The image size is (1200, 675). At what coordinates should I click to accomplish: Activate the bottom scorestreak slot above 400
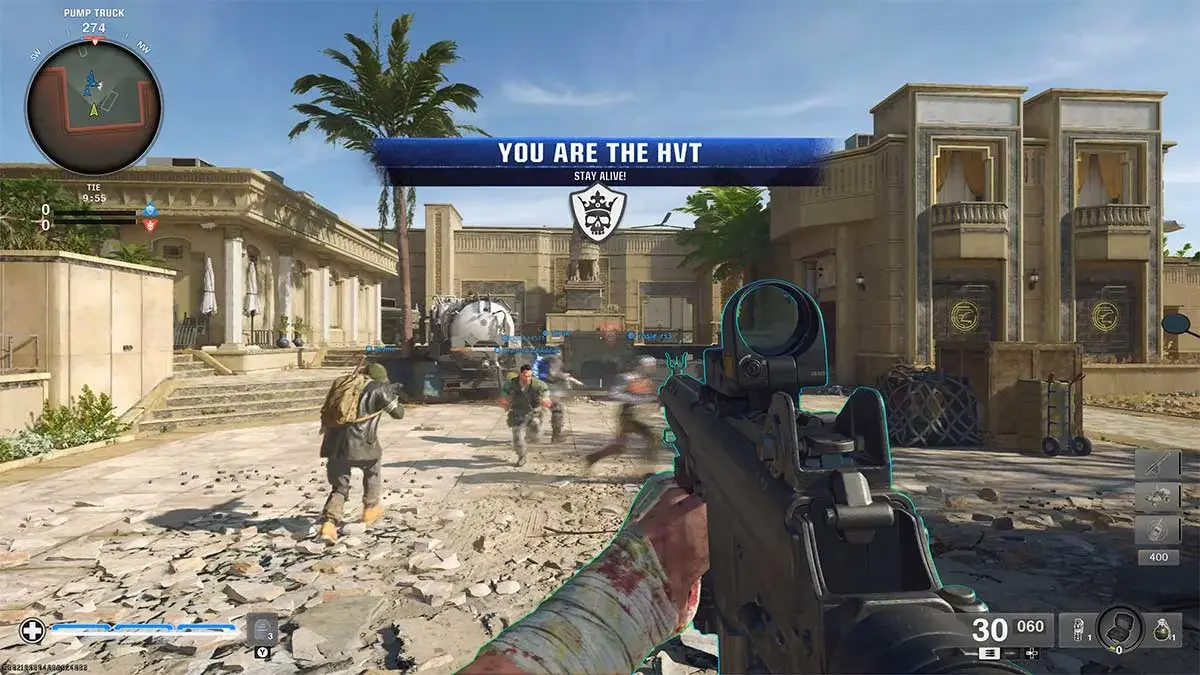click(1157, 529)
